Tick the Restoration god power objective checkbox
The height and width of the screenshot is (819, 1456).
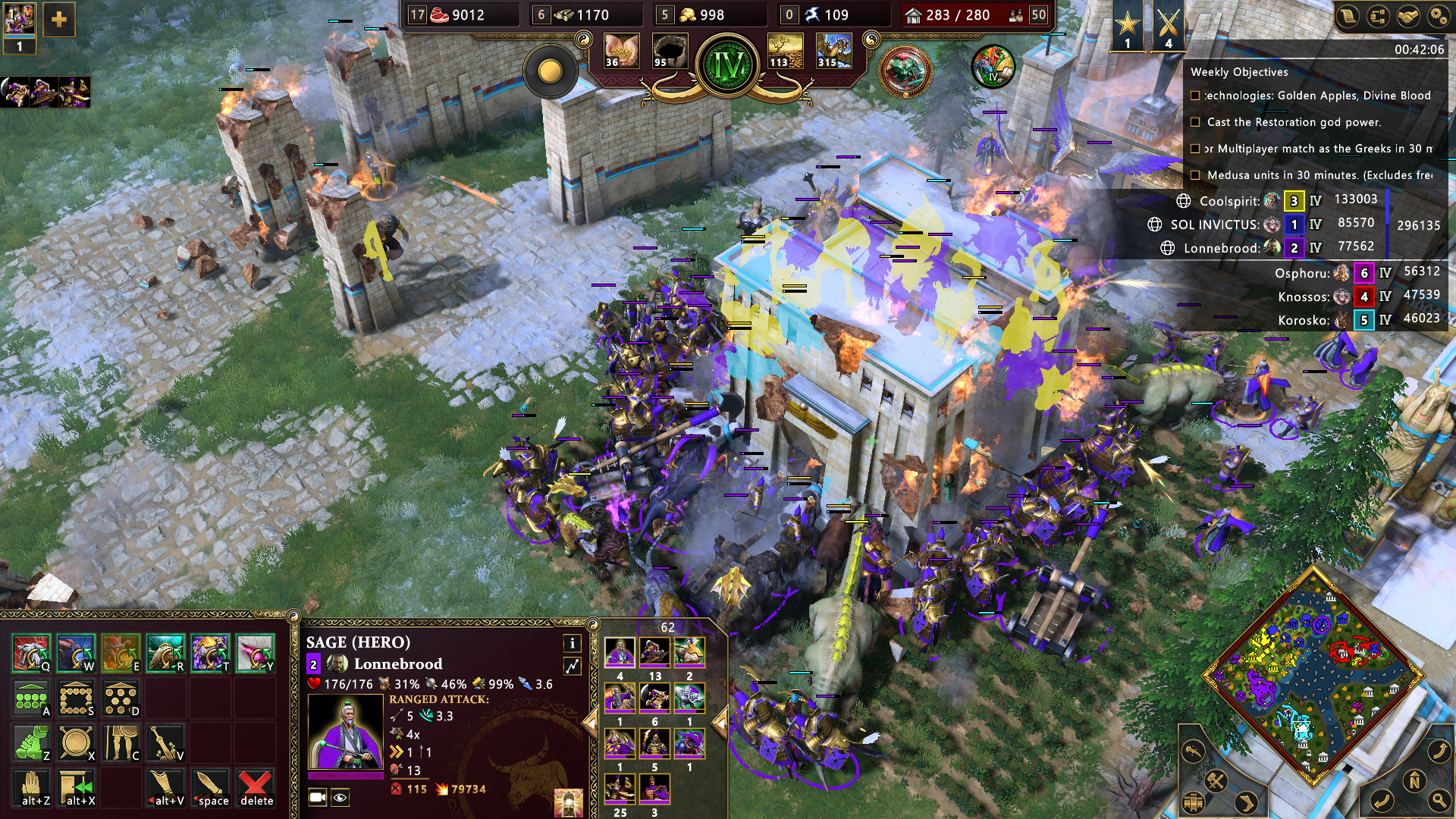click(1195, 122)
